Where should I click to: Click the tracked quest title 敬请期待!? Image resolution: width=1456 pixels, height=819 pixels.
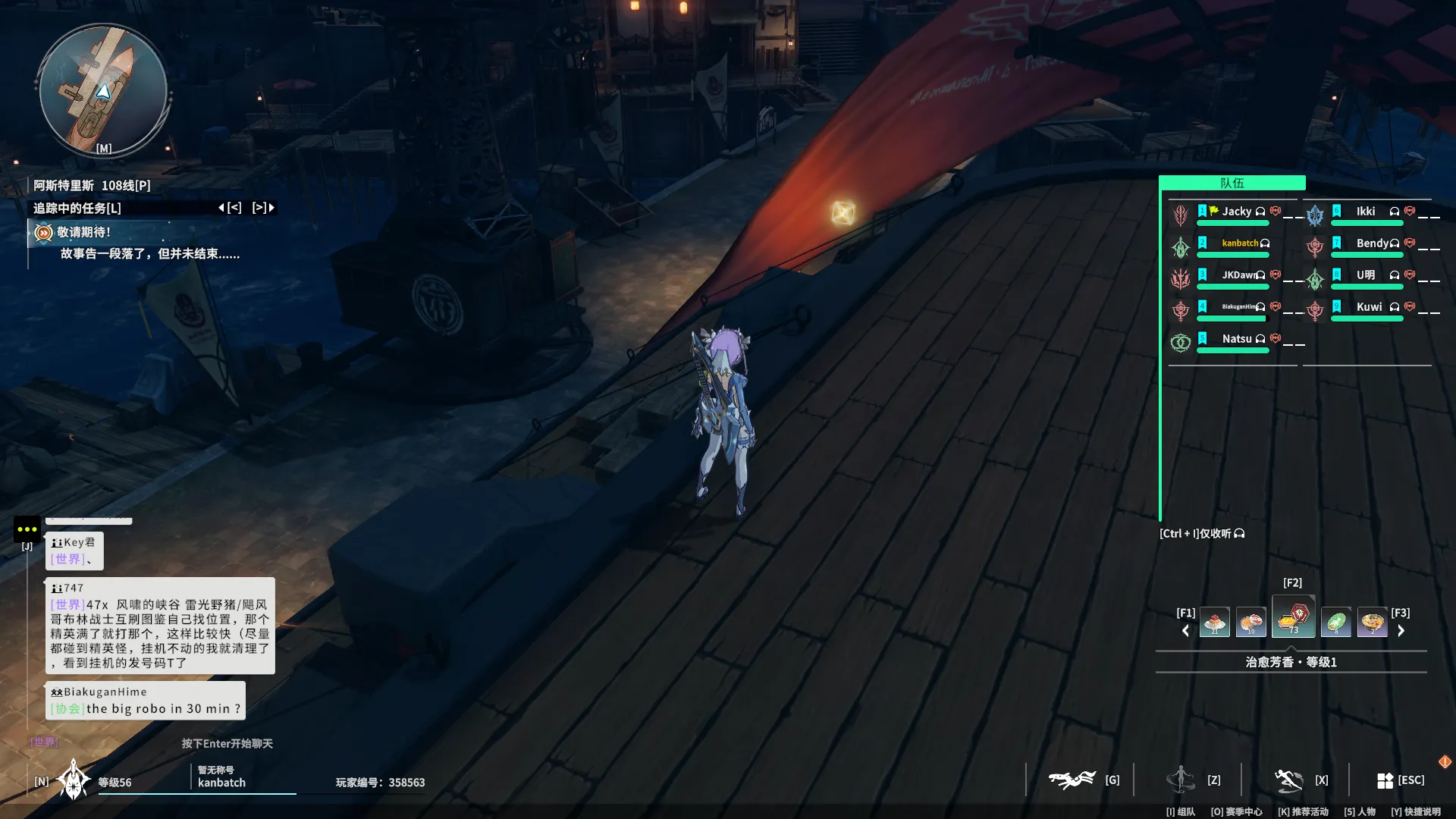coord(83,232)
